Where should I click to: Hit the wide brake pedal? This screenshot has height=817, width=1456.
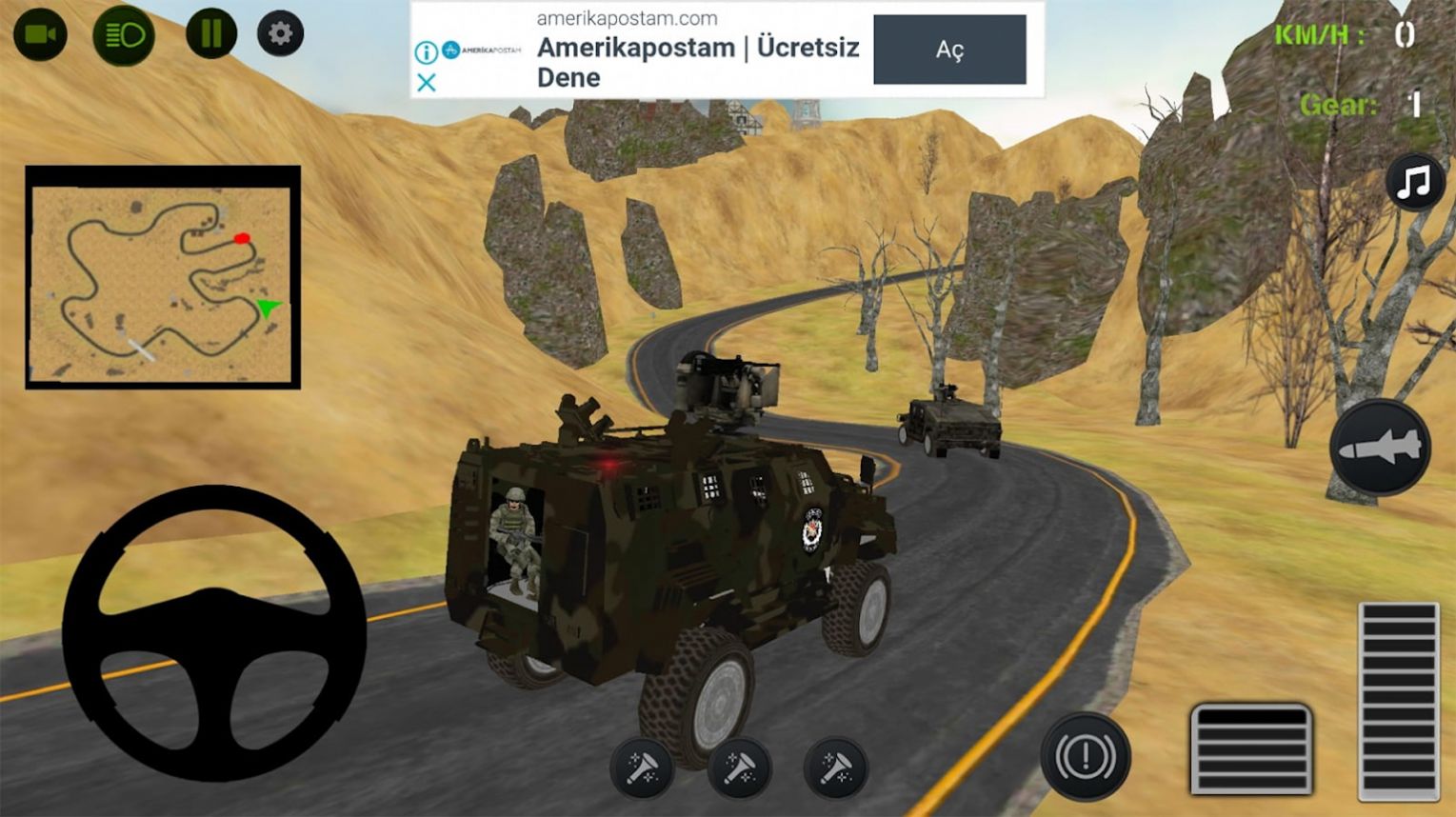coord(1251,748)
